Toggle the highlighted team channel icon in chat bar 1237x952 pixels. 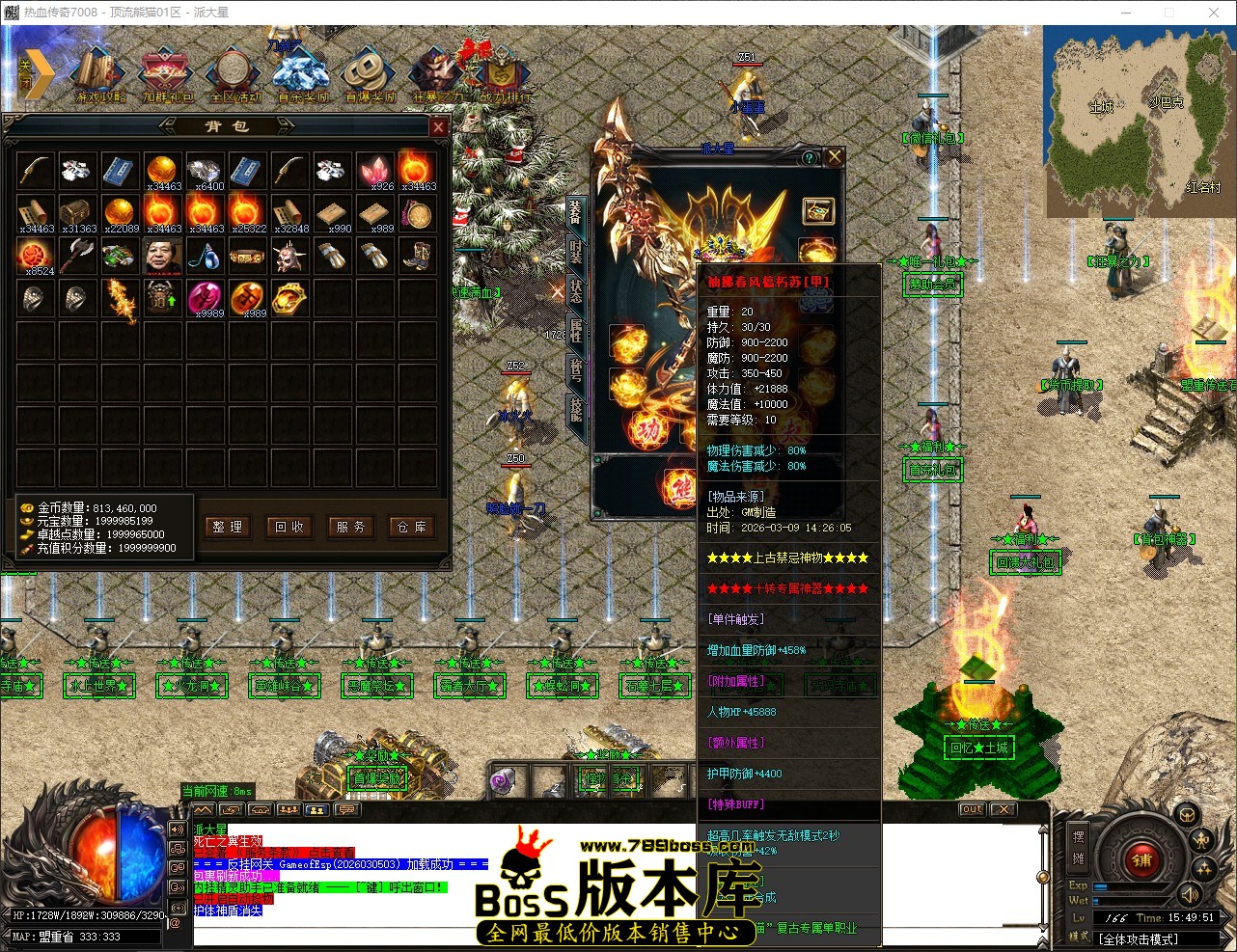316,810
